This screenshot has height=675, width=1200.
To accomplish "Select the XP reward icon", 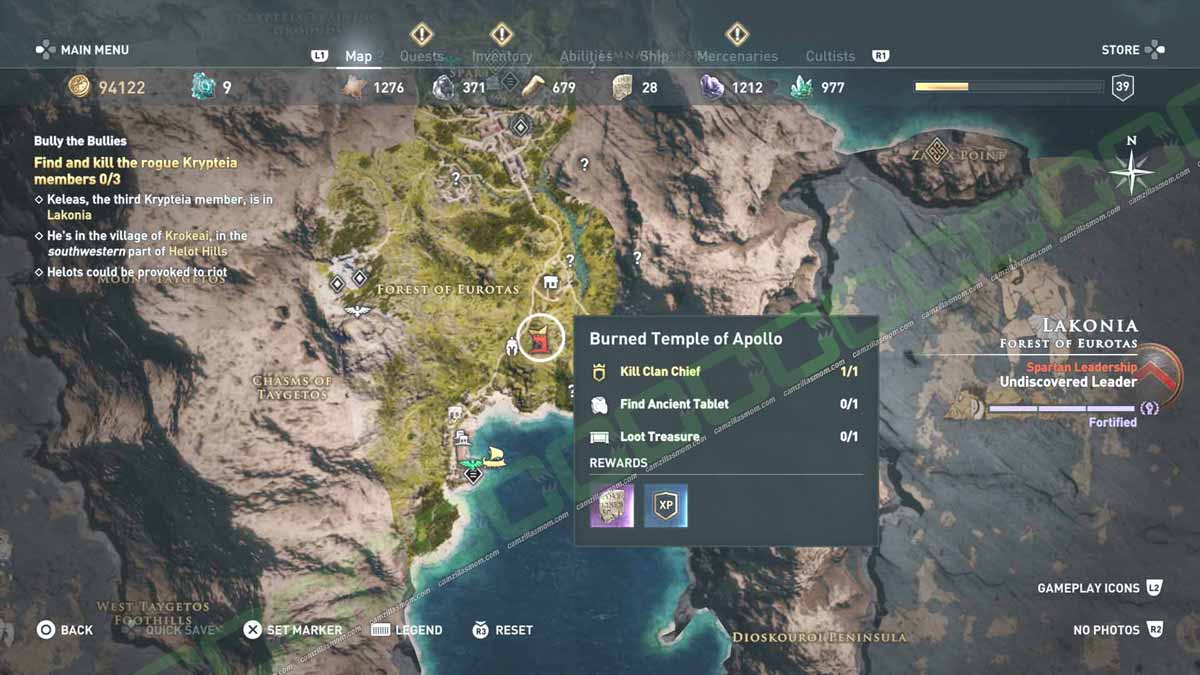I will [x=665, y=506].
